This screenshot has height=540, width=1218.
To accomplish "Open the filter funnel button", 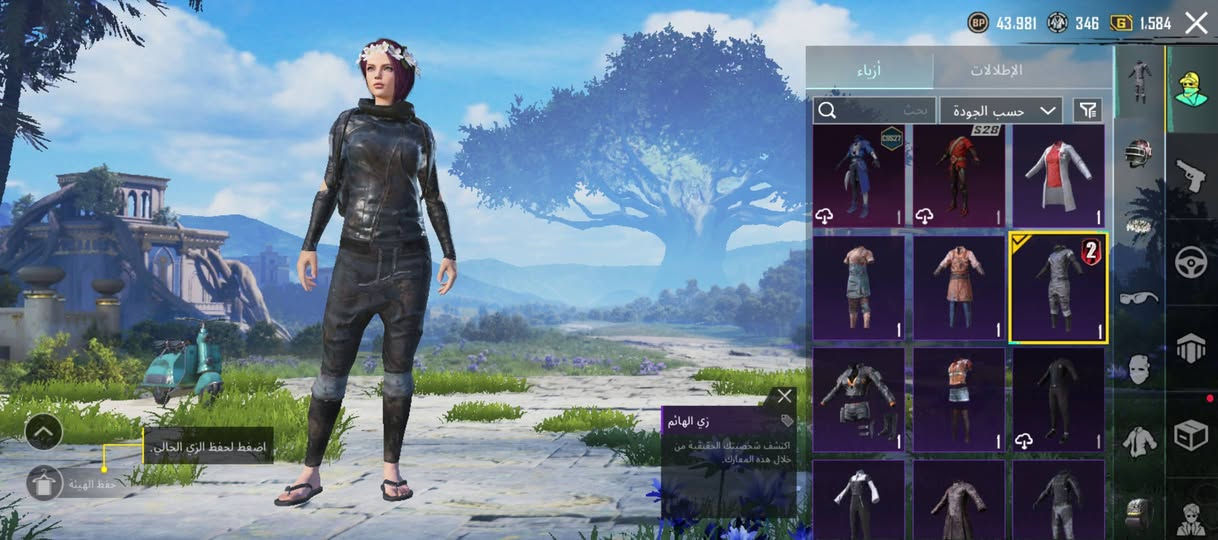I will 1087,110.
